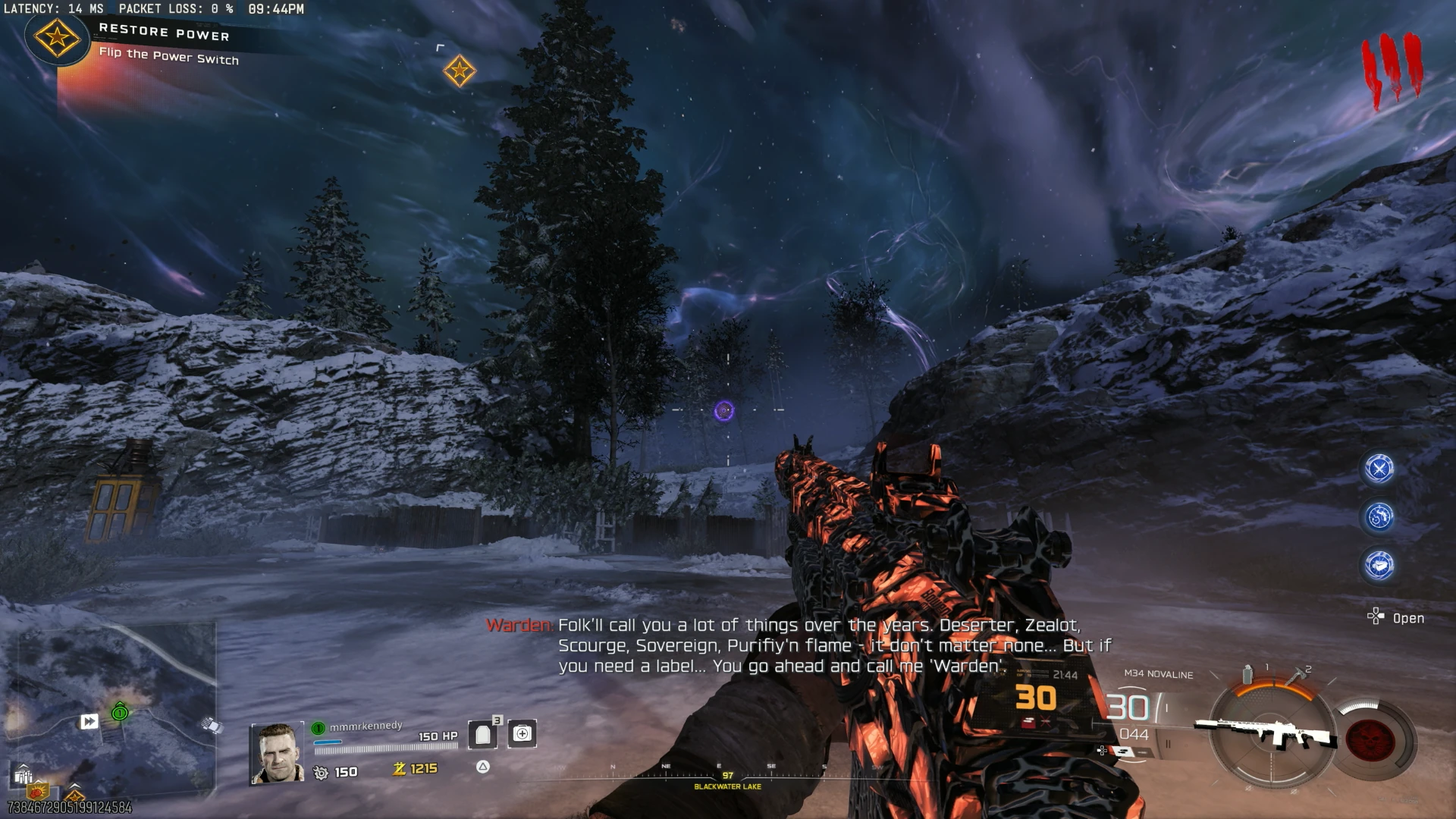Click the red round tally marks
This screenshot has width=1456, height=819.
click(x=1392, y=70)
